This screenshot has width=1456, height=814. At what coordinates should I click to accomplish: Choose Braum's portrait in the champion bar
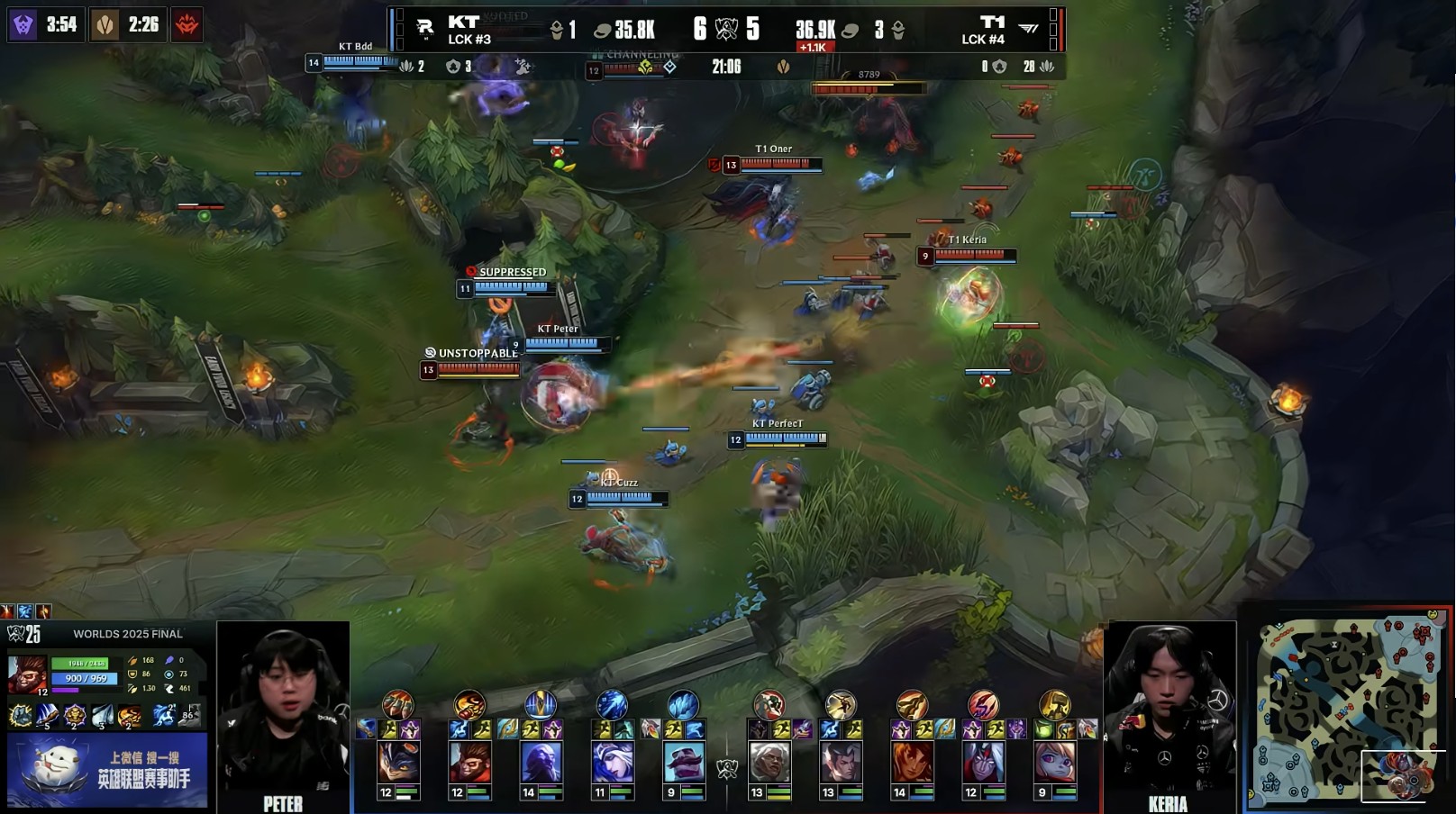click(x=684, y=762)
